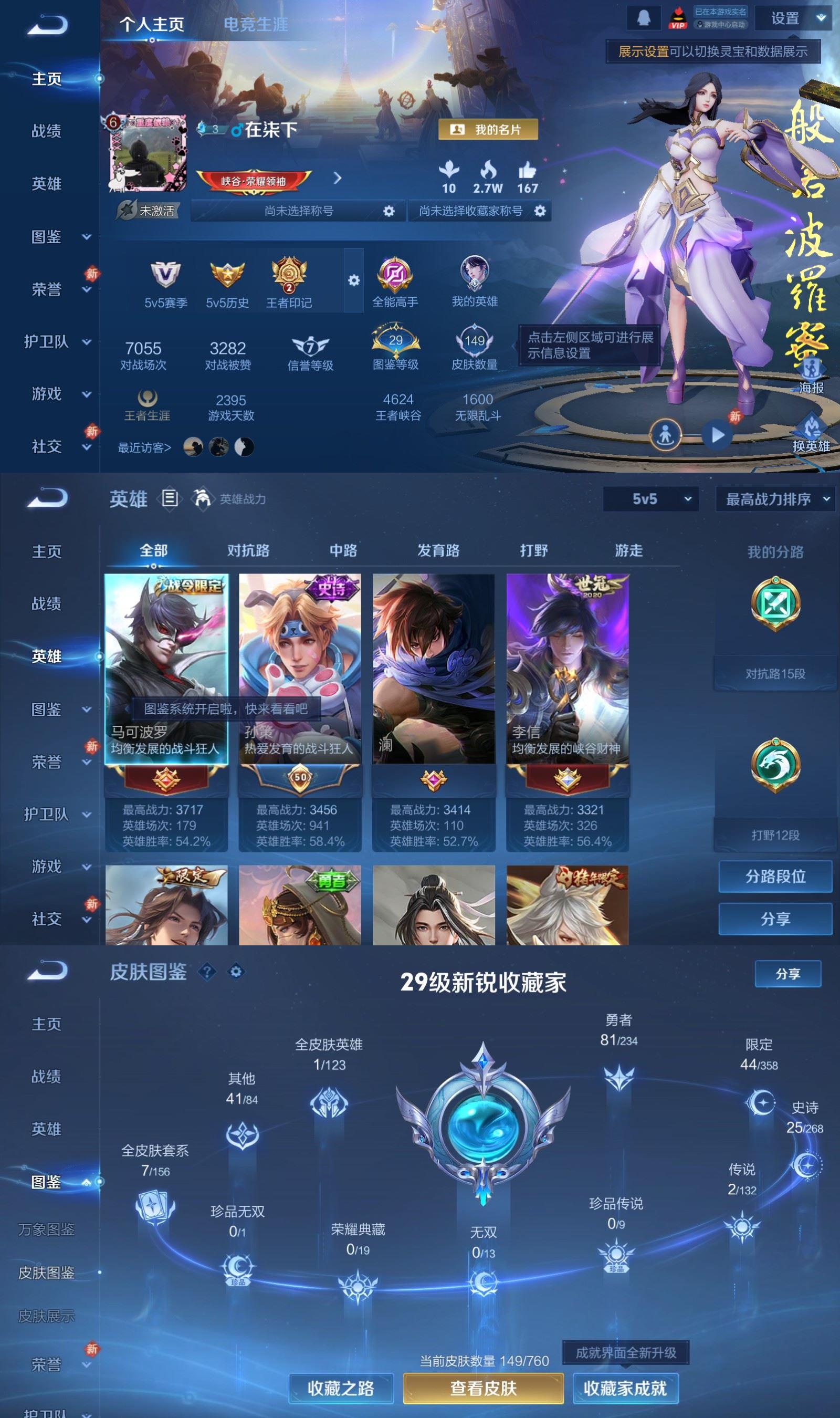The image size is (840, 1418).
Task: Toggle the hero list view icon
Action: 169,499
